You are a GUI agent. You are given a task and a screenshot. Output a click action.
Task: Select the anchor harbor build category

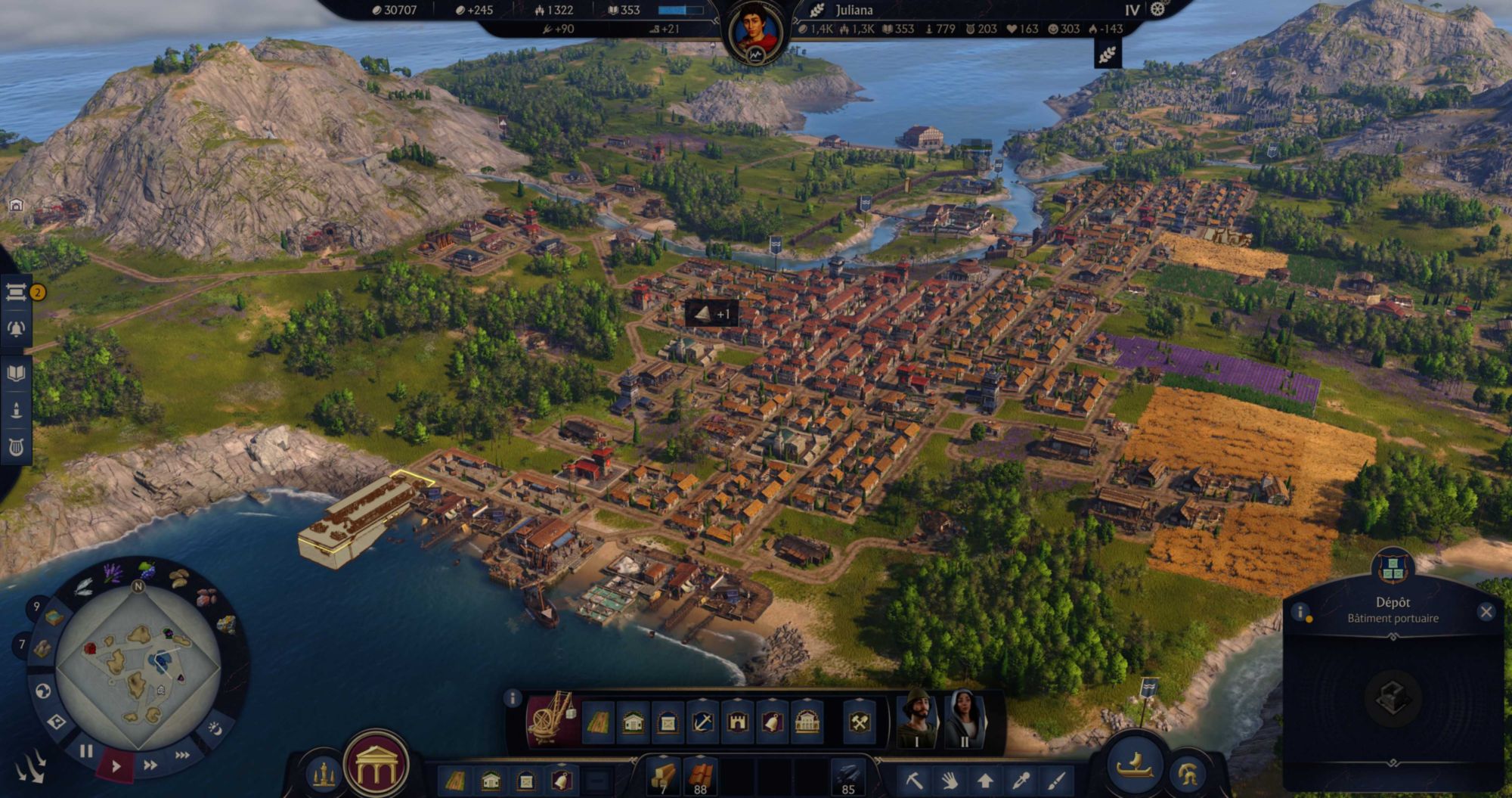[x=702, y=723]
